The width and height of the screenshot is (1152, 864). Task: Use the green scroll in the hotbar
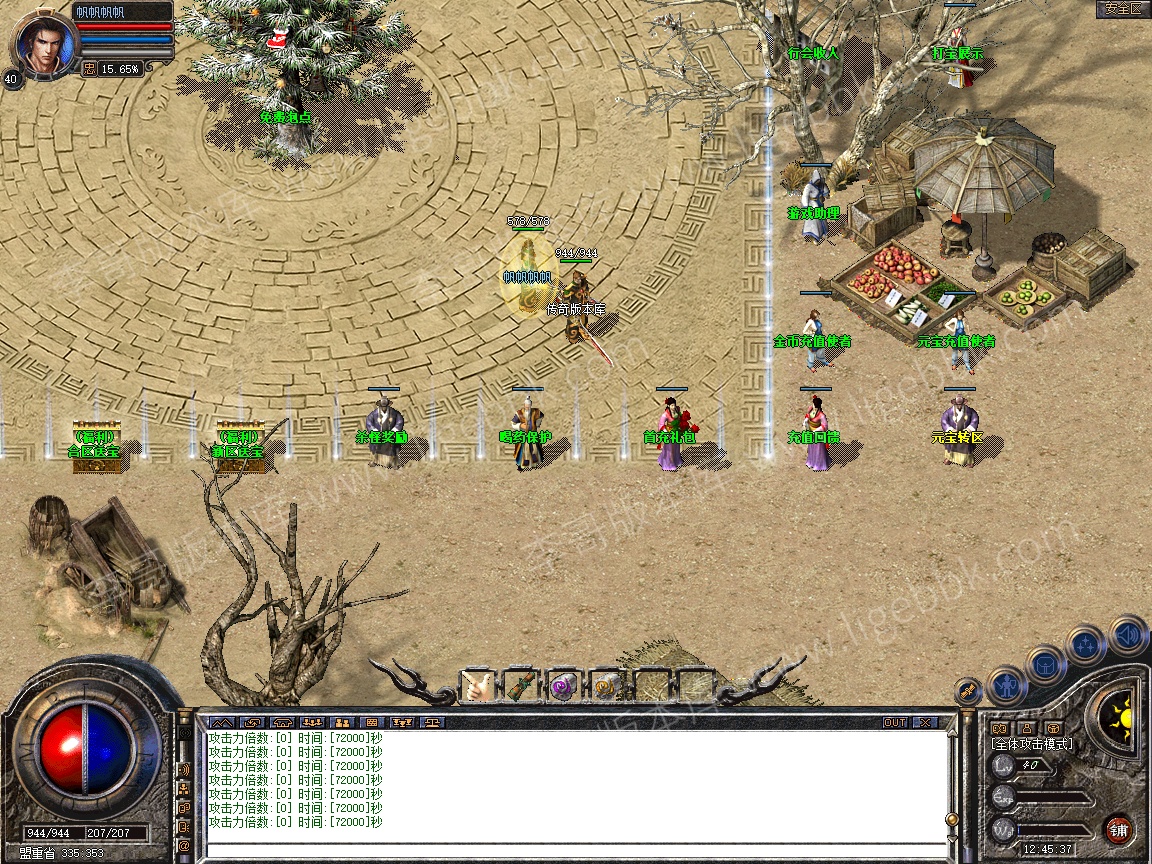point(521,686)
